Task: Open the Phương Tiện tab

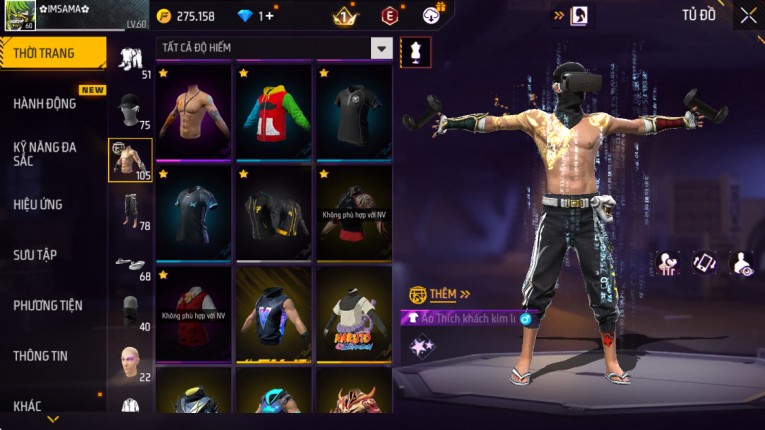Action: point(48,305)
